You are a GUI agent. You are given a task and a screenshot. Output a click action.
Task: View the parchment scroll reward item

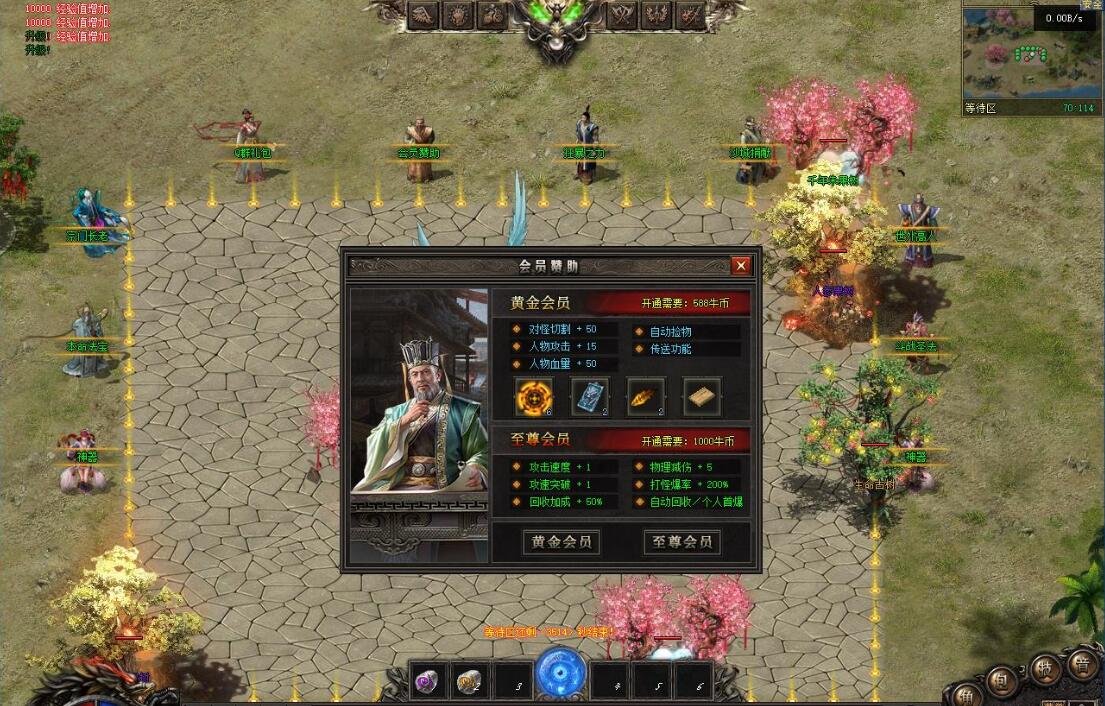pyautogui.click(x=702, y=397)
